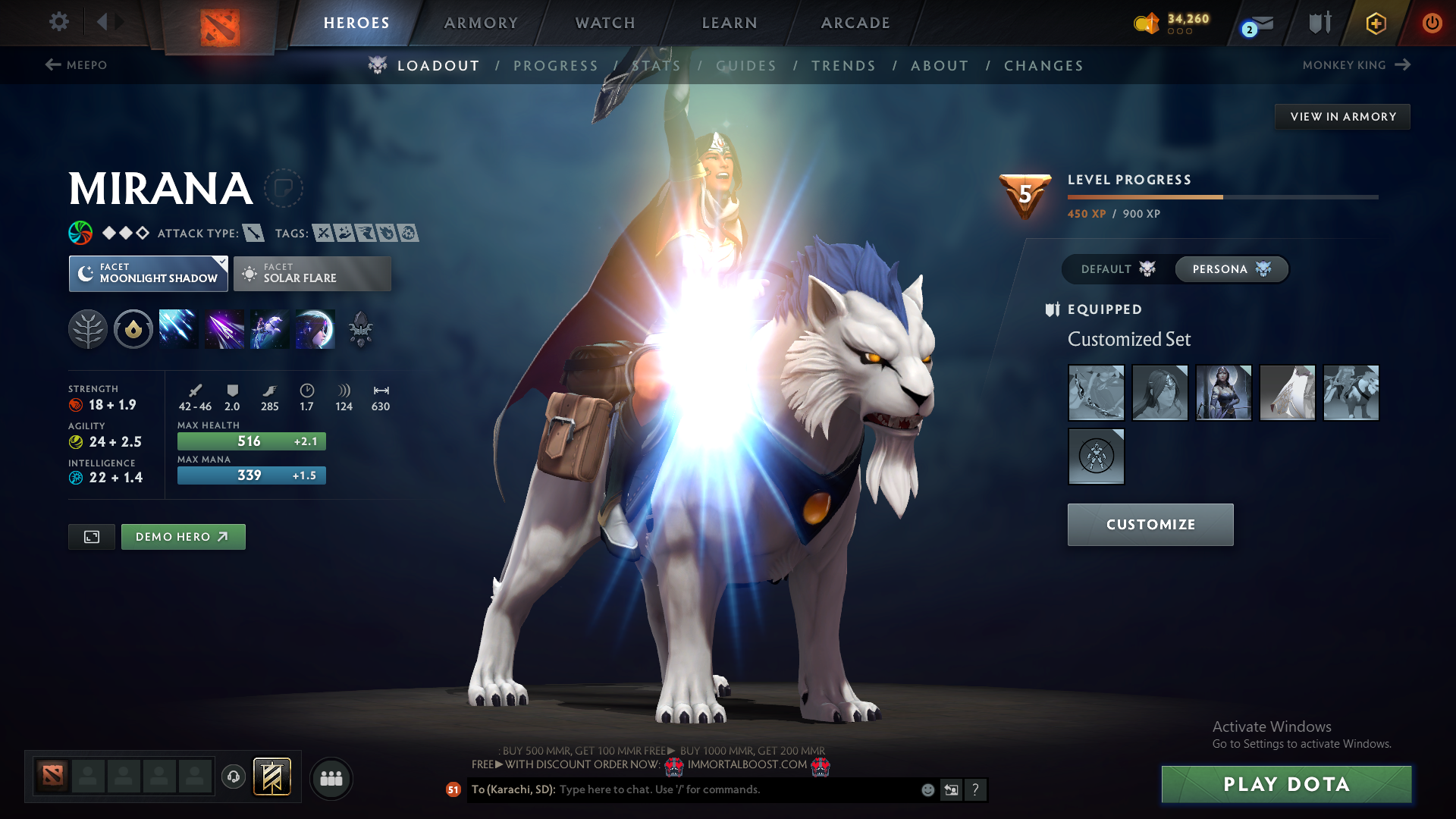Select the Sacred Arrow ability icon
The image size is (1456, 819).
pyautogui.click(x=224, y=328)
